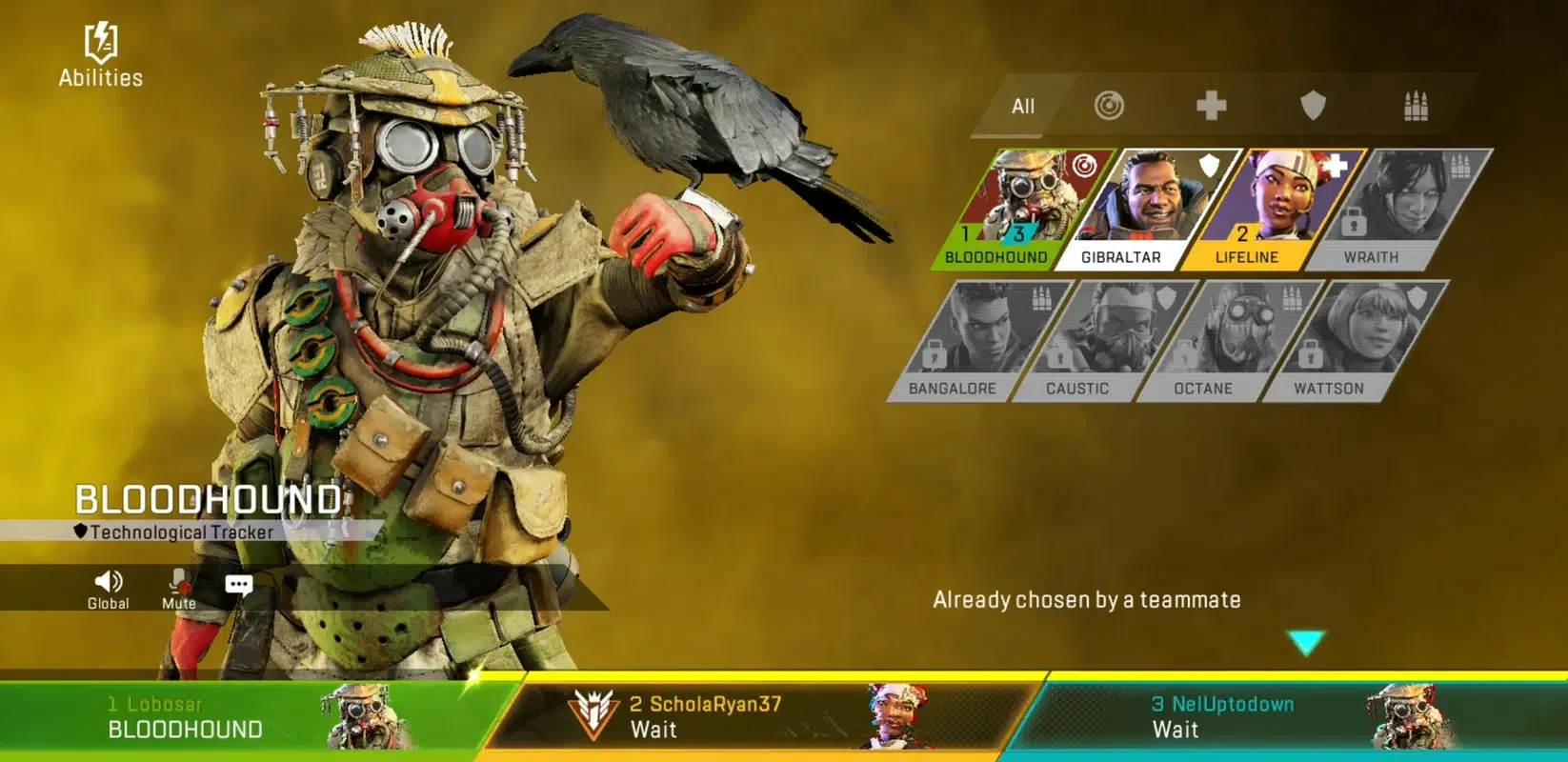Open the Abilities panel
This screenshot has width=1568, height=762.
pyautogui.click(x=100, y=55)
